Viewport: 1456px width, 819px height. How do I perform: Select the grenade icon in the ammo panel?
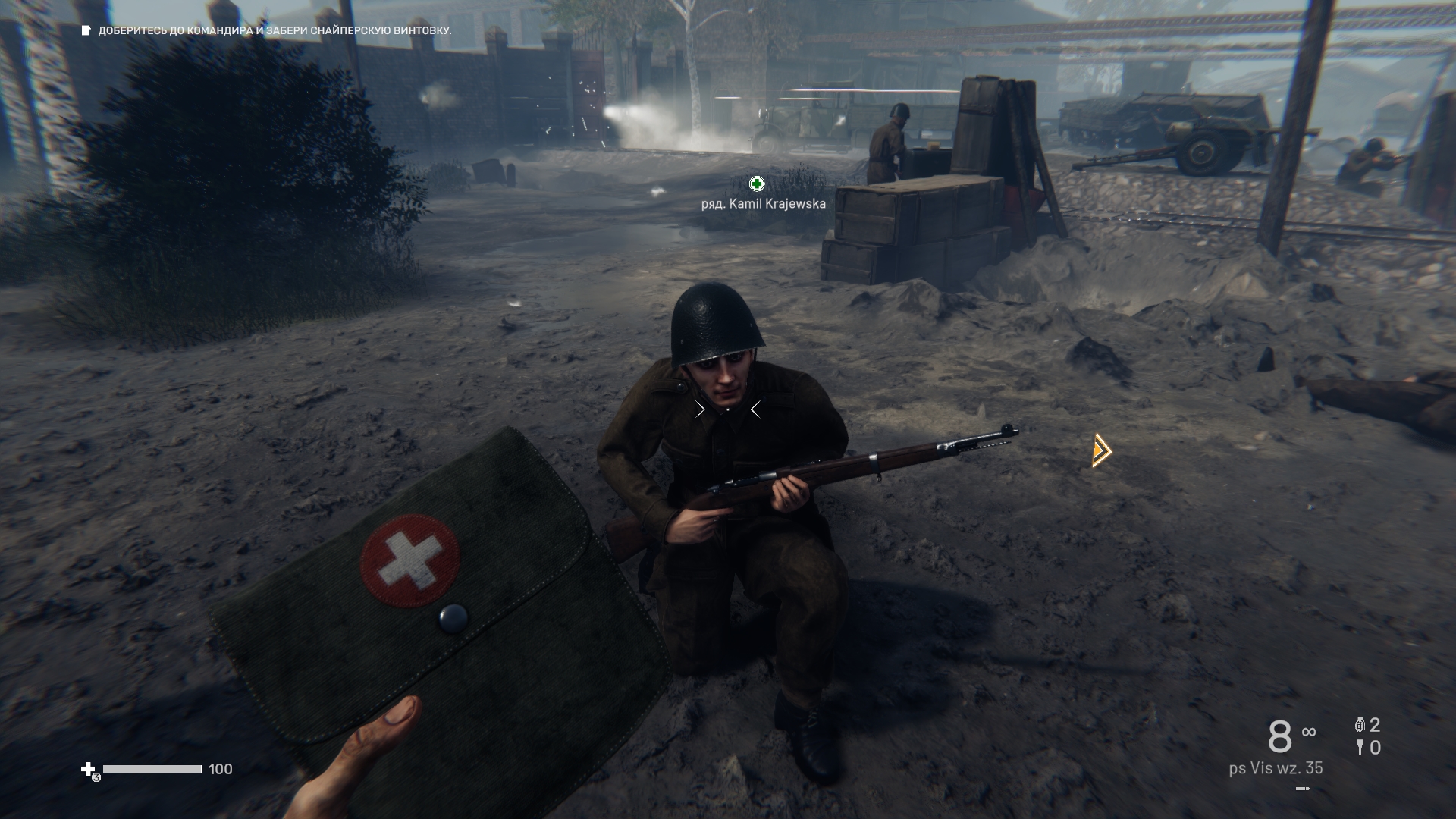pos(1360,725)
